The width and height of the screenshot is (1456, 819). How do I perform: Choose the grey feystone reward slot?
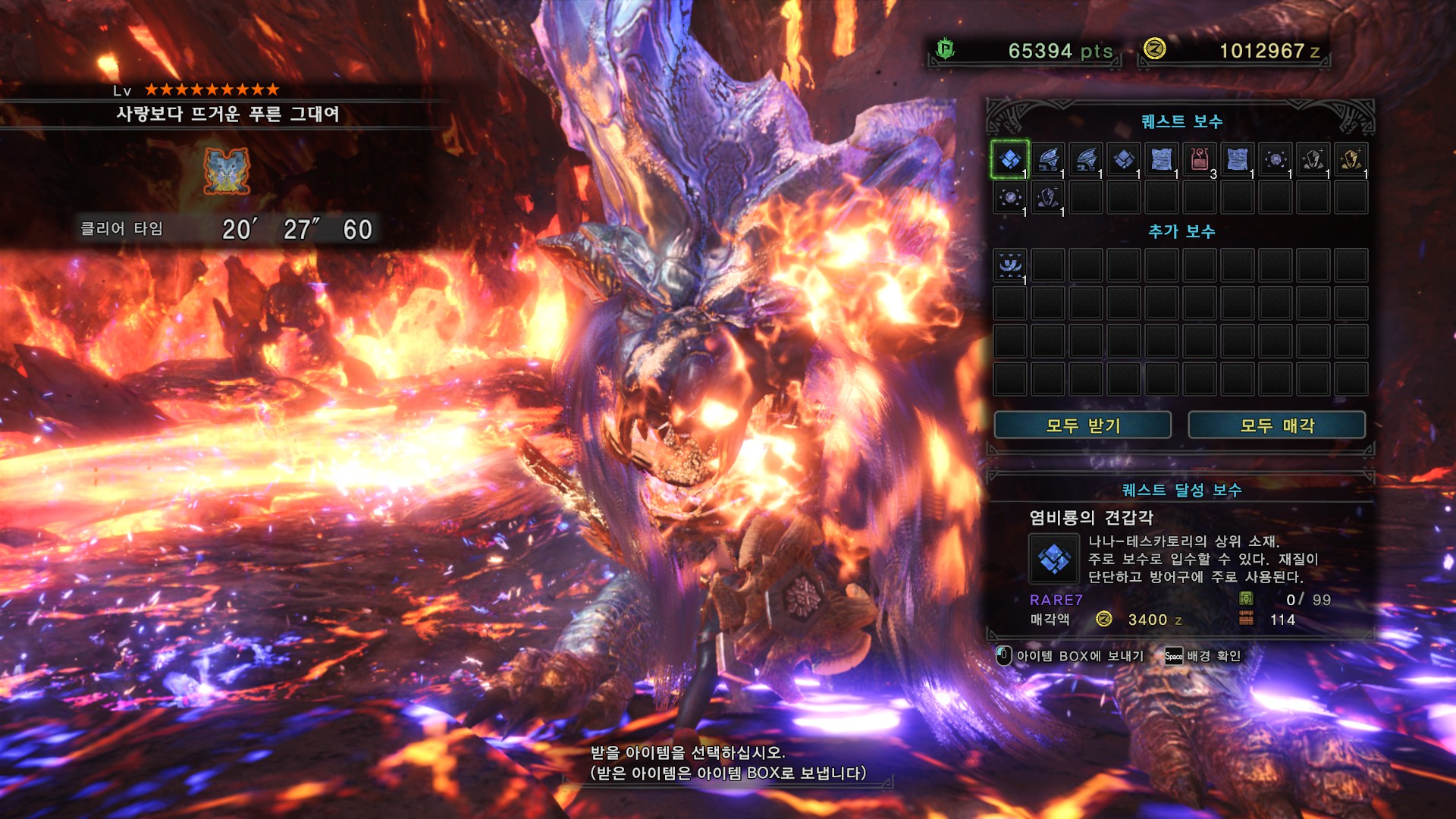tap(1313, 159)
